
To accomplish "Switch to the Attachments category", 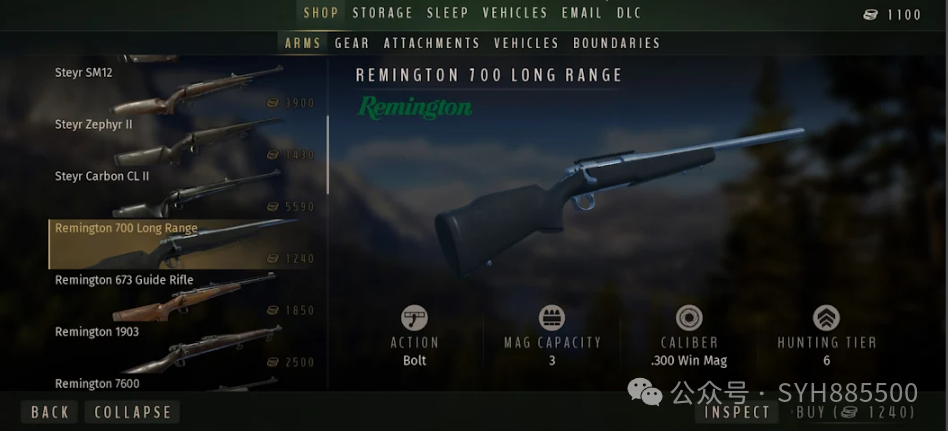I will 432,43.
